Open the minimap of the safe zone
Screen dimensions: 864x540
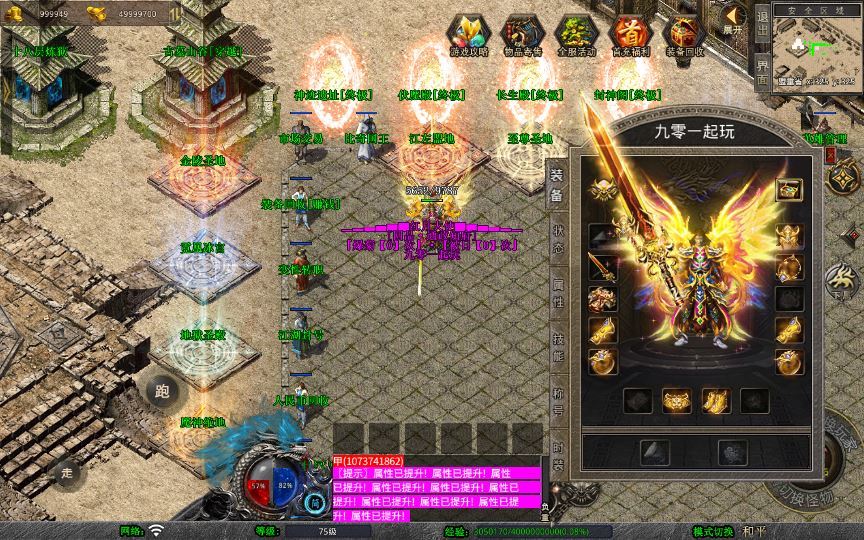[x=816, y=50]
